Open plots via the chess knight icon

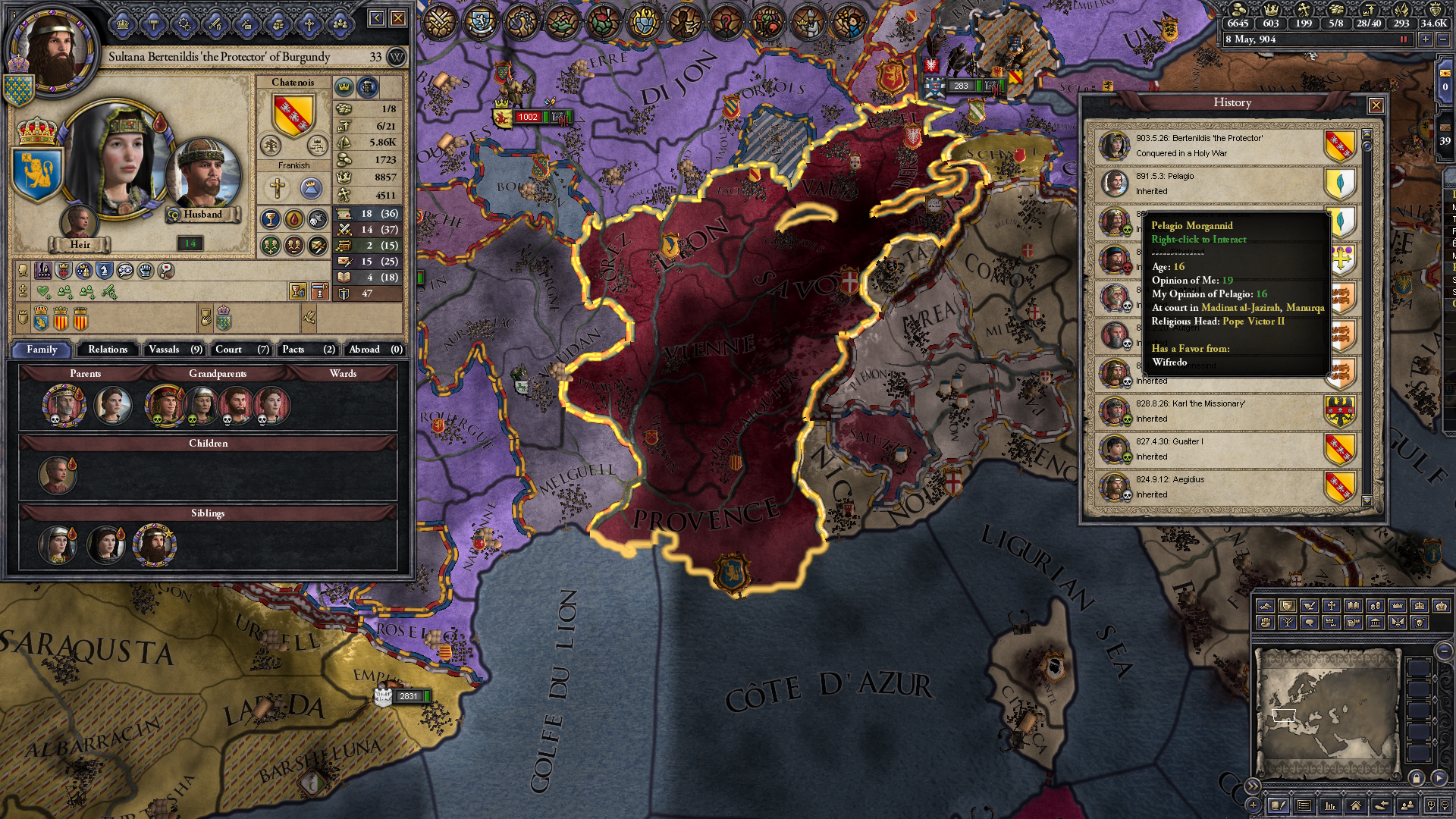click(105, 271)
